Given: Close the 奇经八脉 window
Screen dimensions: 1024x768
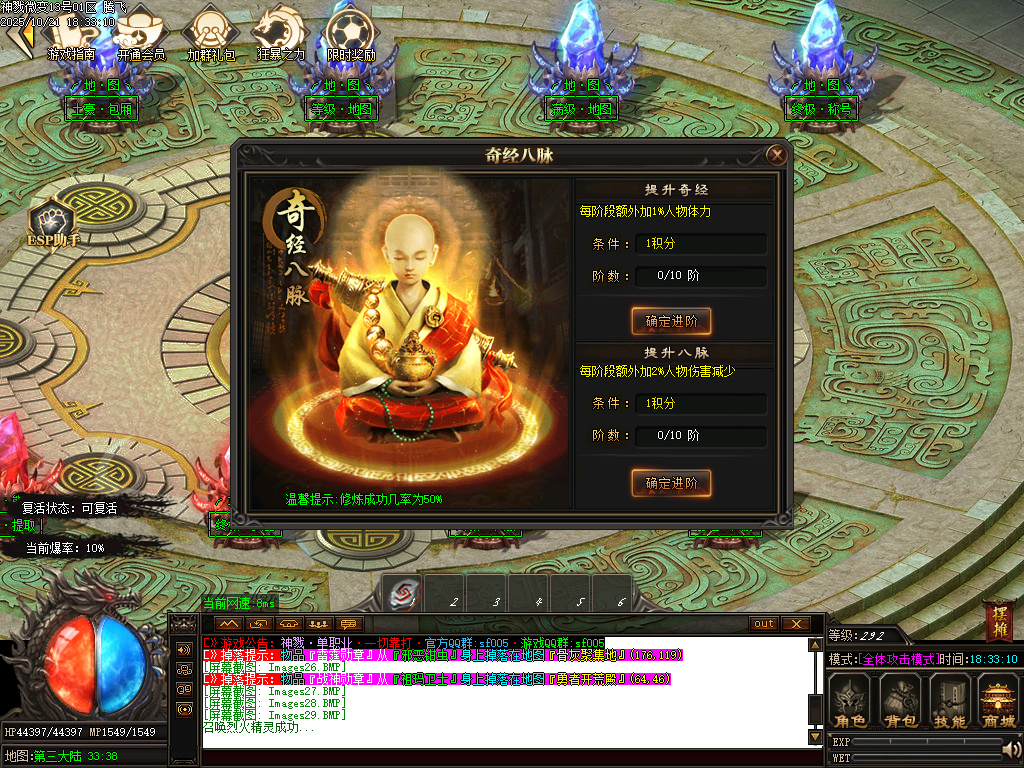Looking at the screenshot, I should coord(775,155).
